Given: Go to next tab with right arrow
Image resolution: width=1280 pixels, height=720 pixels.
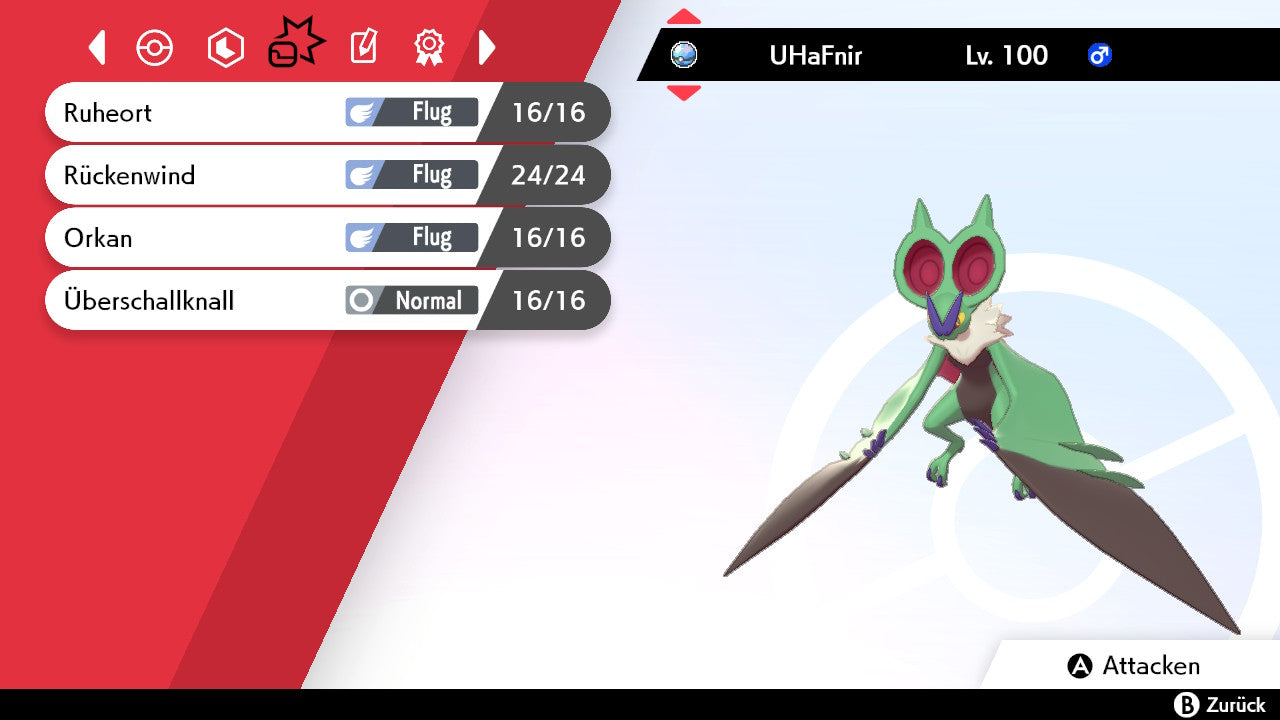Looking at the screenshot, I should [487, 47].
